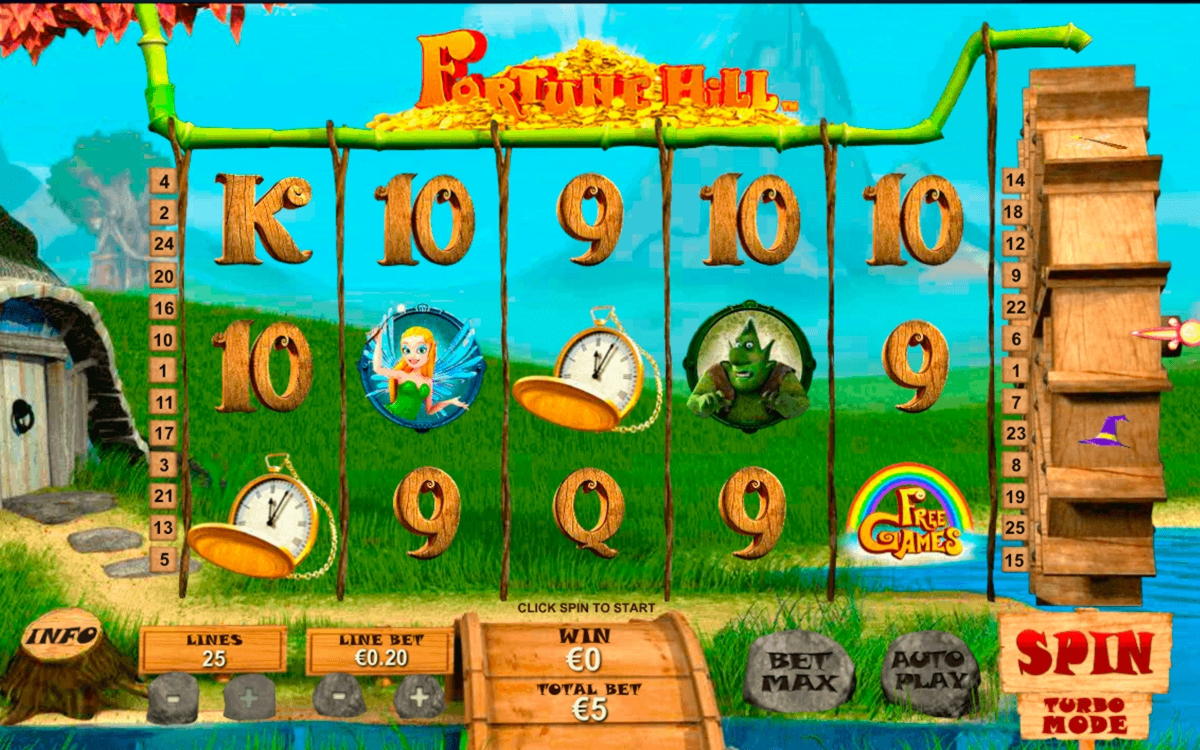
Task: Spin the reels with the SPIN sign
Action: coord(1085,653)
